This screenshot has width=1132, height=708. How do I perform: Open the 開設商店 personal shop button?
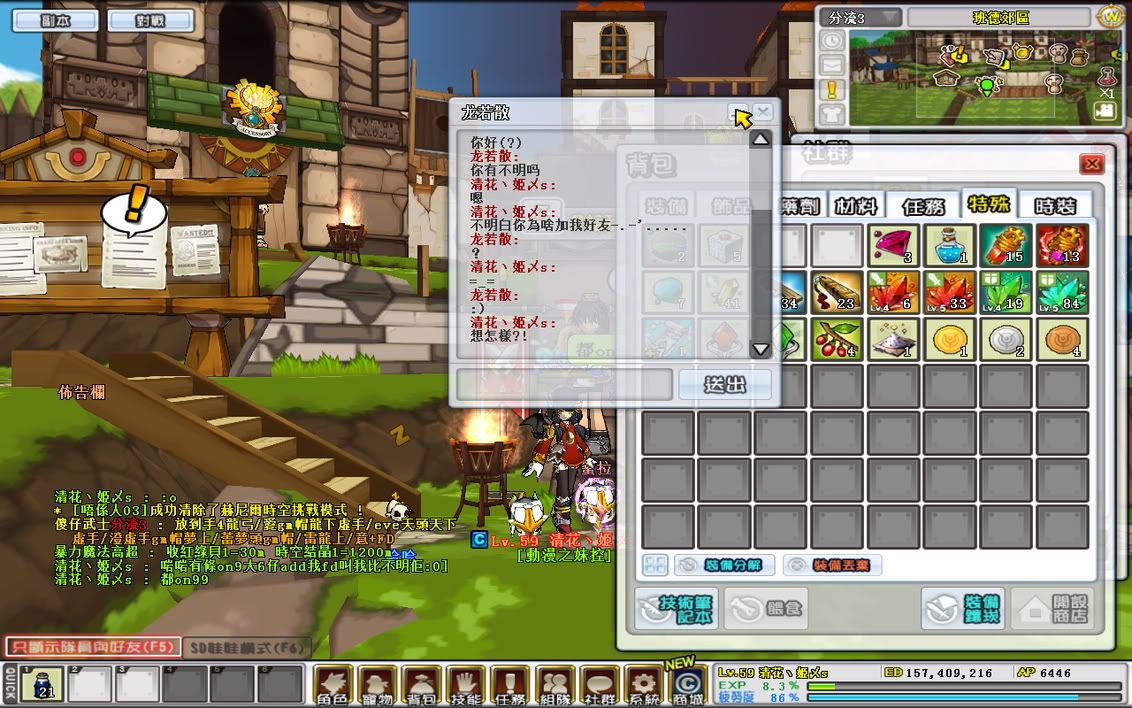point(1051,608)
